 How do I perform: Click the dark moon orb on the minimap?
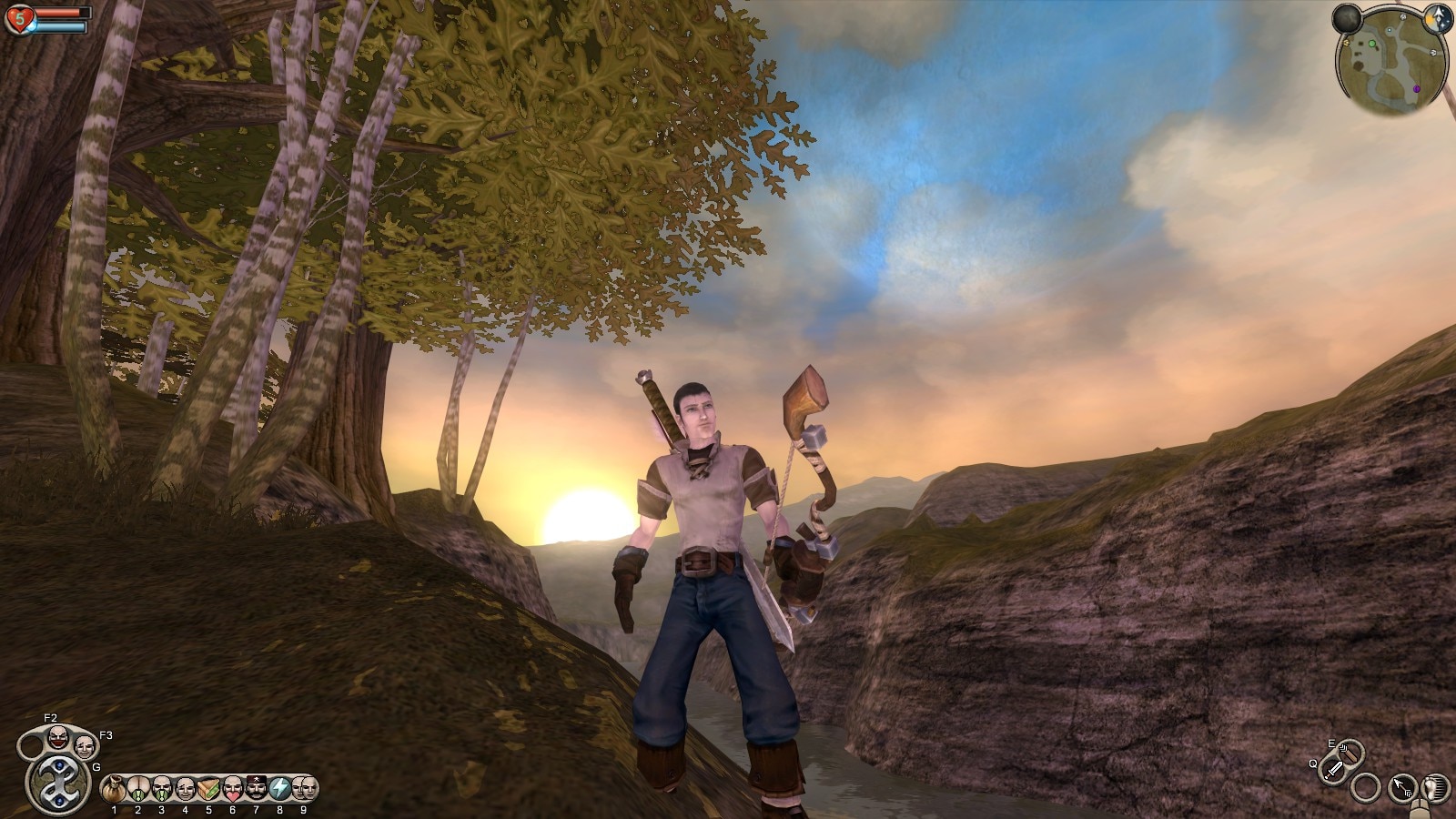click(1347, 19)
